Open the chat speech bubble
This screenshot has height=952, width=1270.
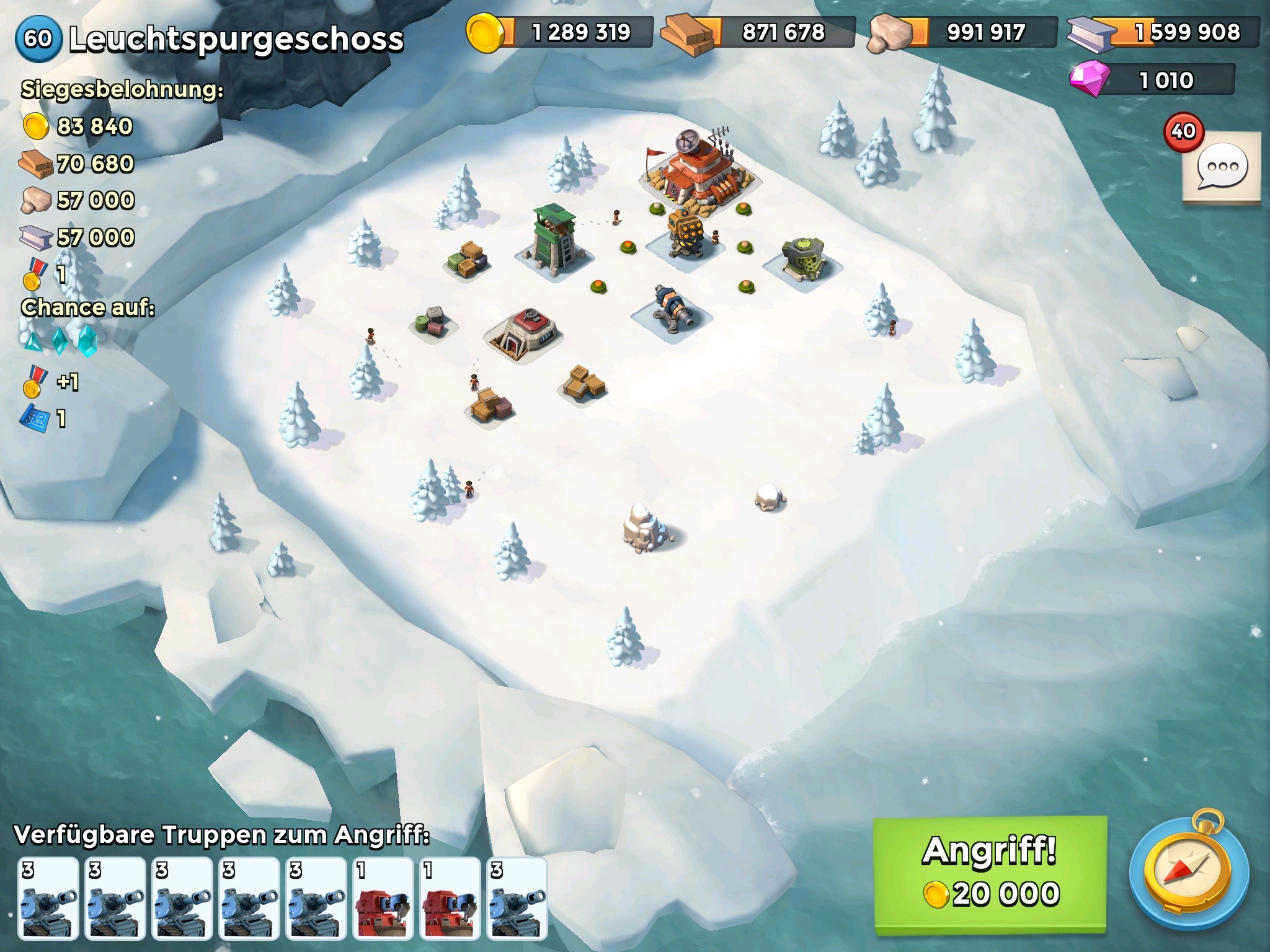pyautogui.click(x=1222, y=167)
